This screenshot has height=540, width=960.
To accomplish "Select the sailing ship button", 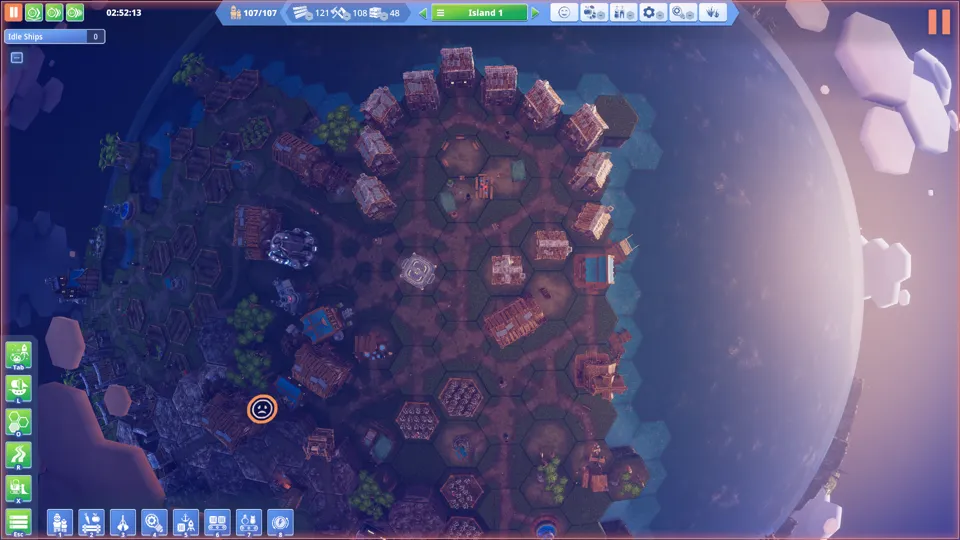I will coord(19,387).
